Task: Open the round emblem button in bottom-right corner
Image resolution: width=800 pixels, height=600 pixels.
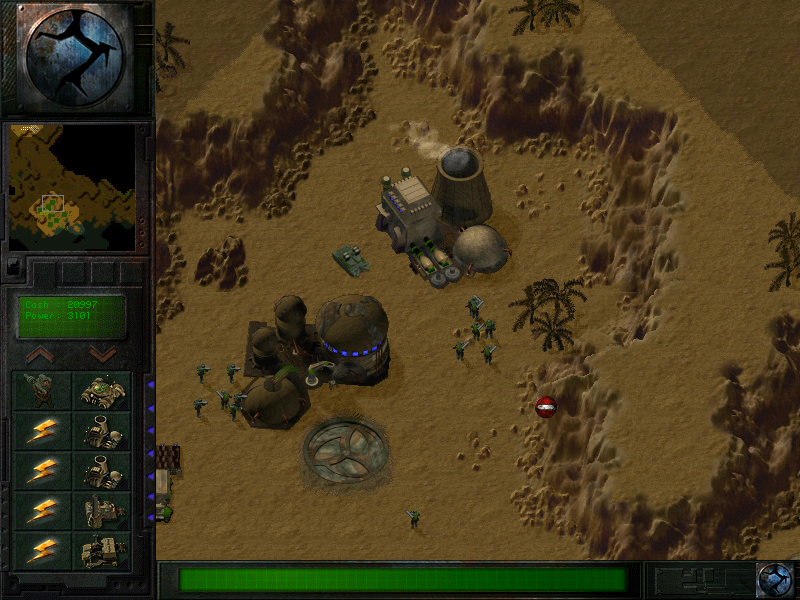Action: click(774, 580)
